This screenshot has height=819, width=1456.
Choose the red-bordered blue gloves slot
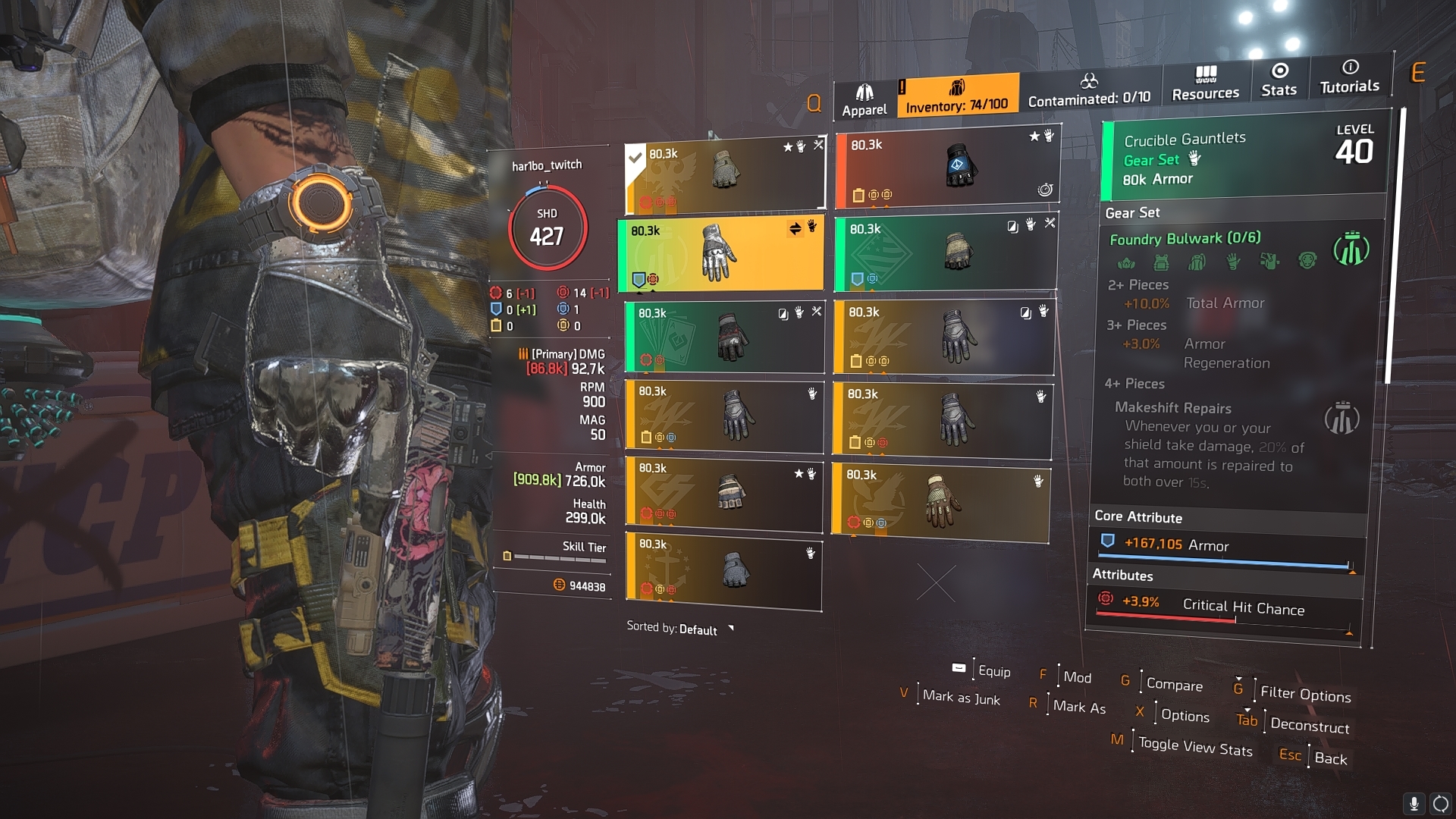coord(946,168)
